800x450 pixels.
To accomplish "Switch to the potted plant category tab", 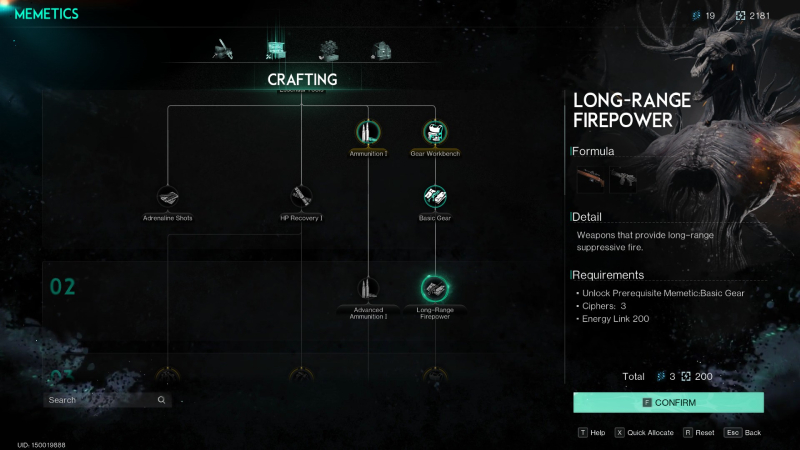I will pyautogui.click(x=328, y=49).
